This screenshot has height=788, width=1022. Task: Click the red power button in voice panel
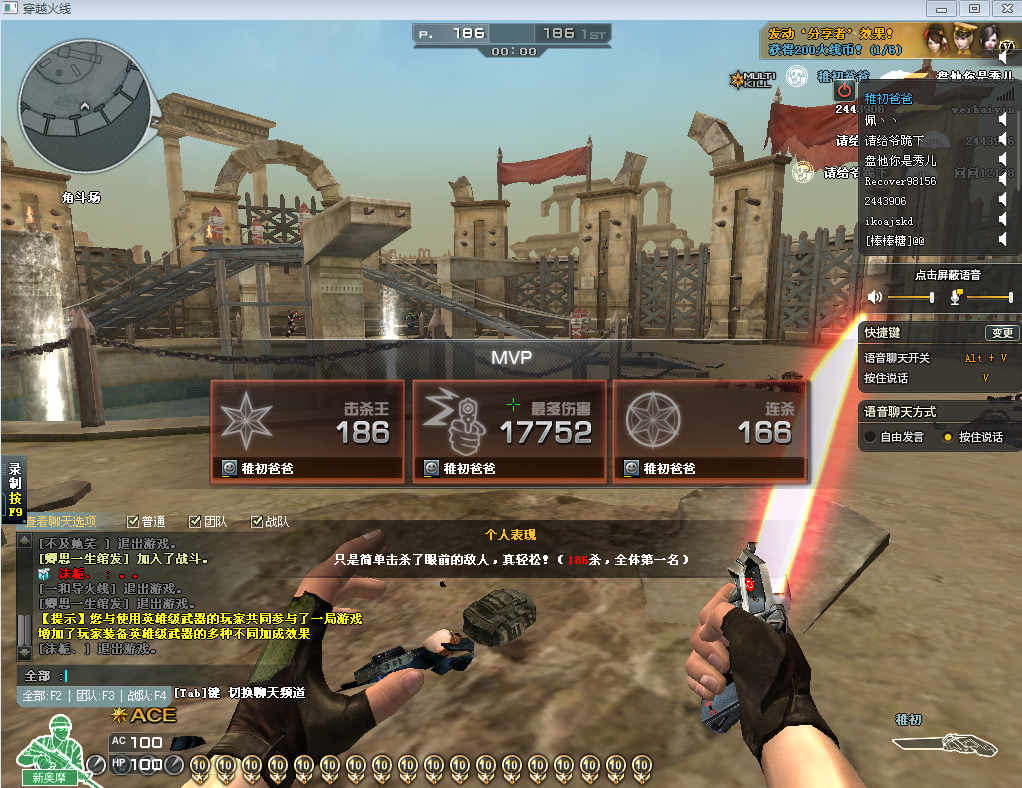(x=844, y=90)
